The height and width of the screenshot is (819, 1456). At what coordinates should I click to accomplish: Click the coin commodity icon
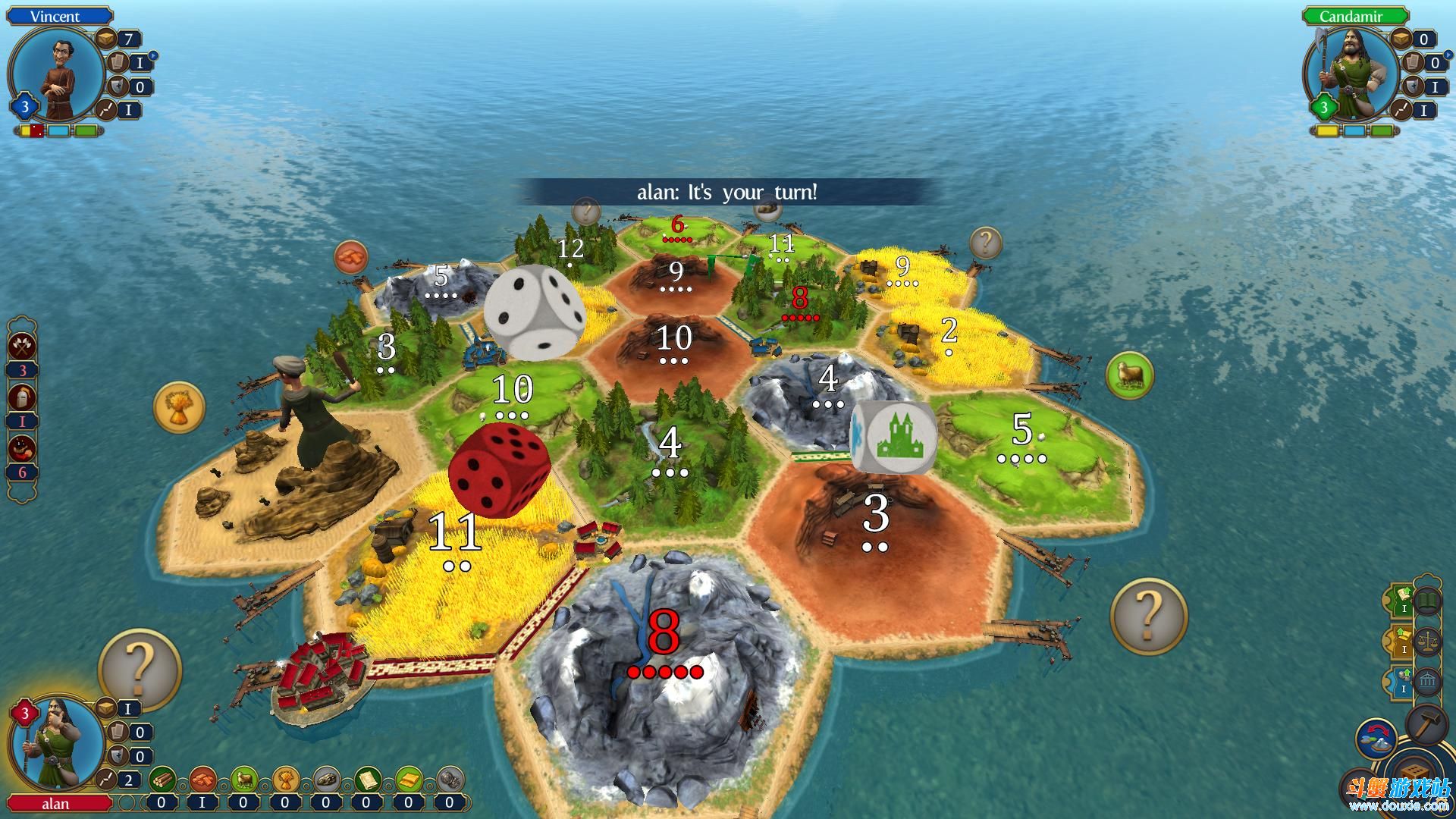tap(450, 779)
